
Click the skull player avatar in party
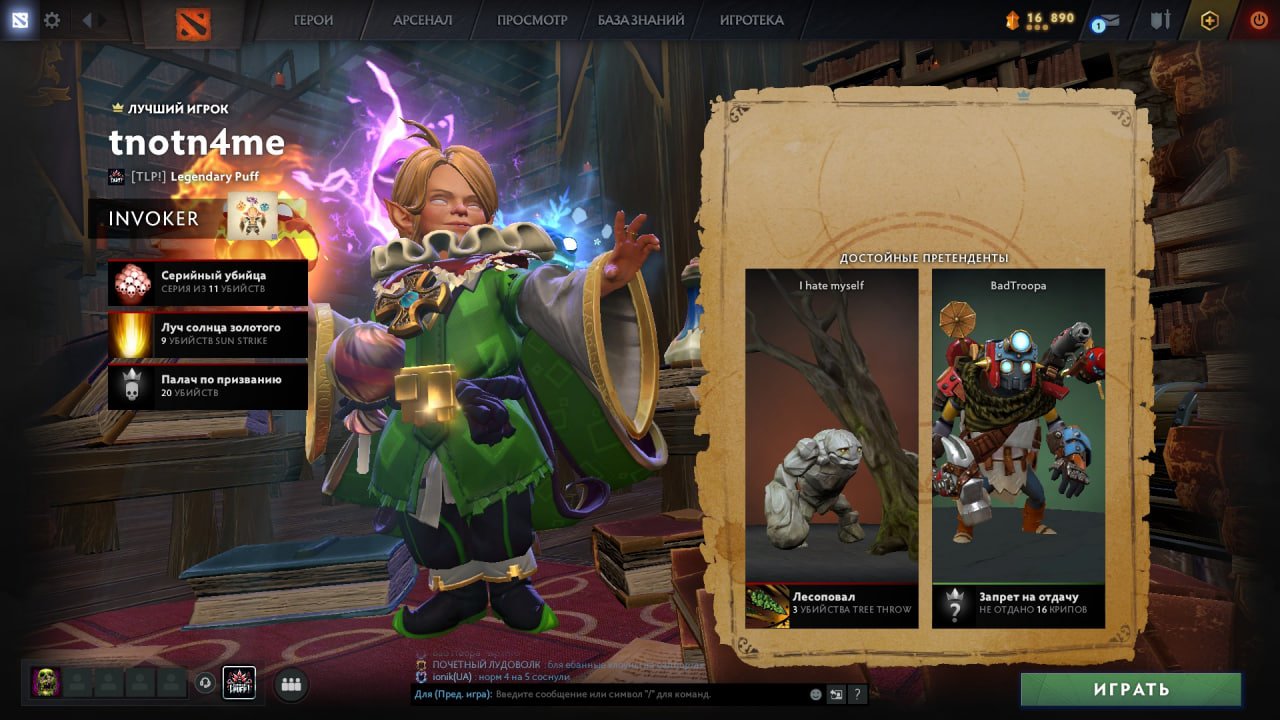pyautogui.click(x=46, y=683)
